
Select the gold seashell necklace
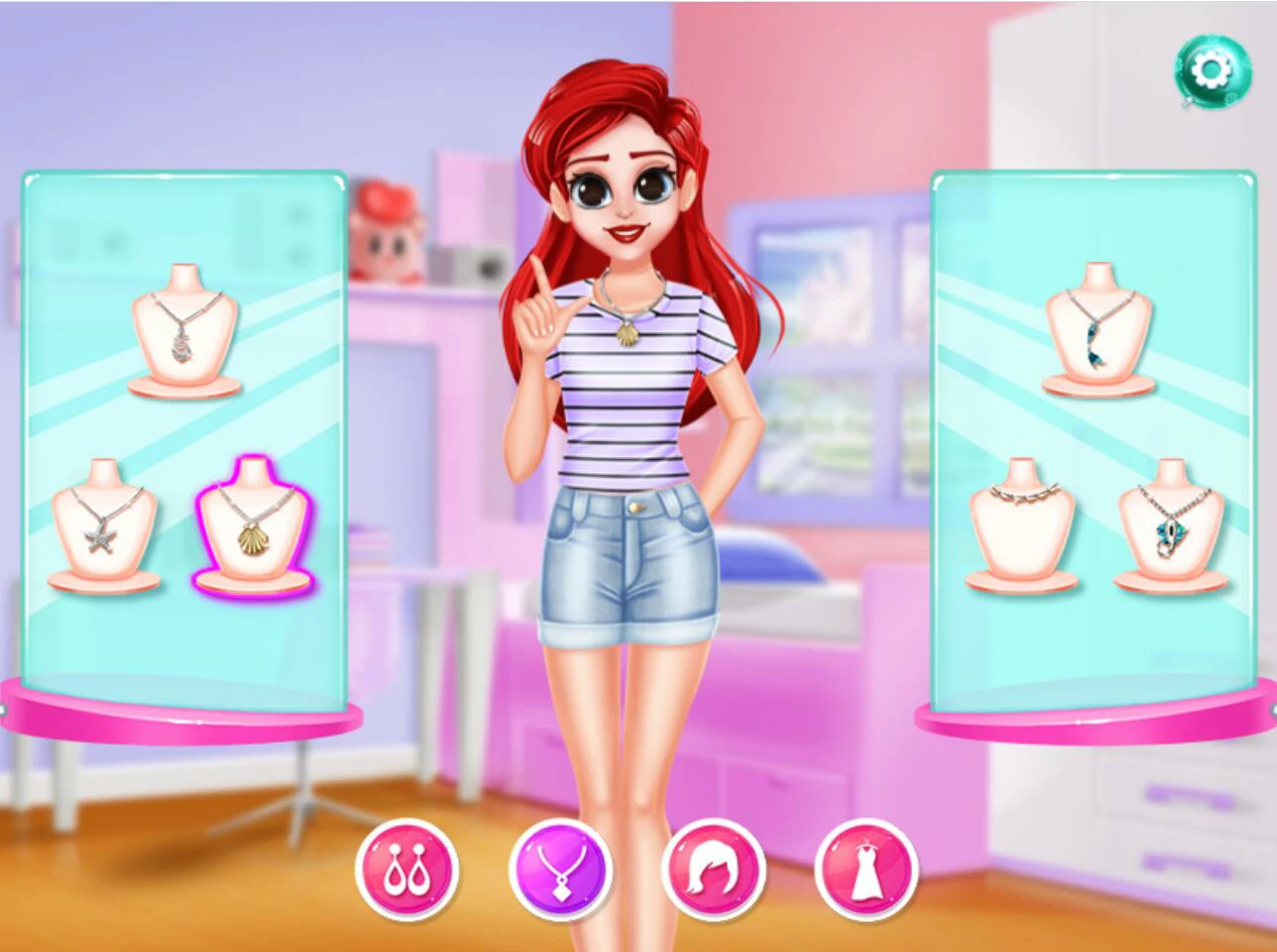(x=253, y=526)
